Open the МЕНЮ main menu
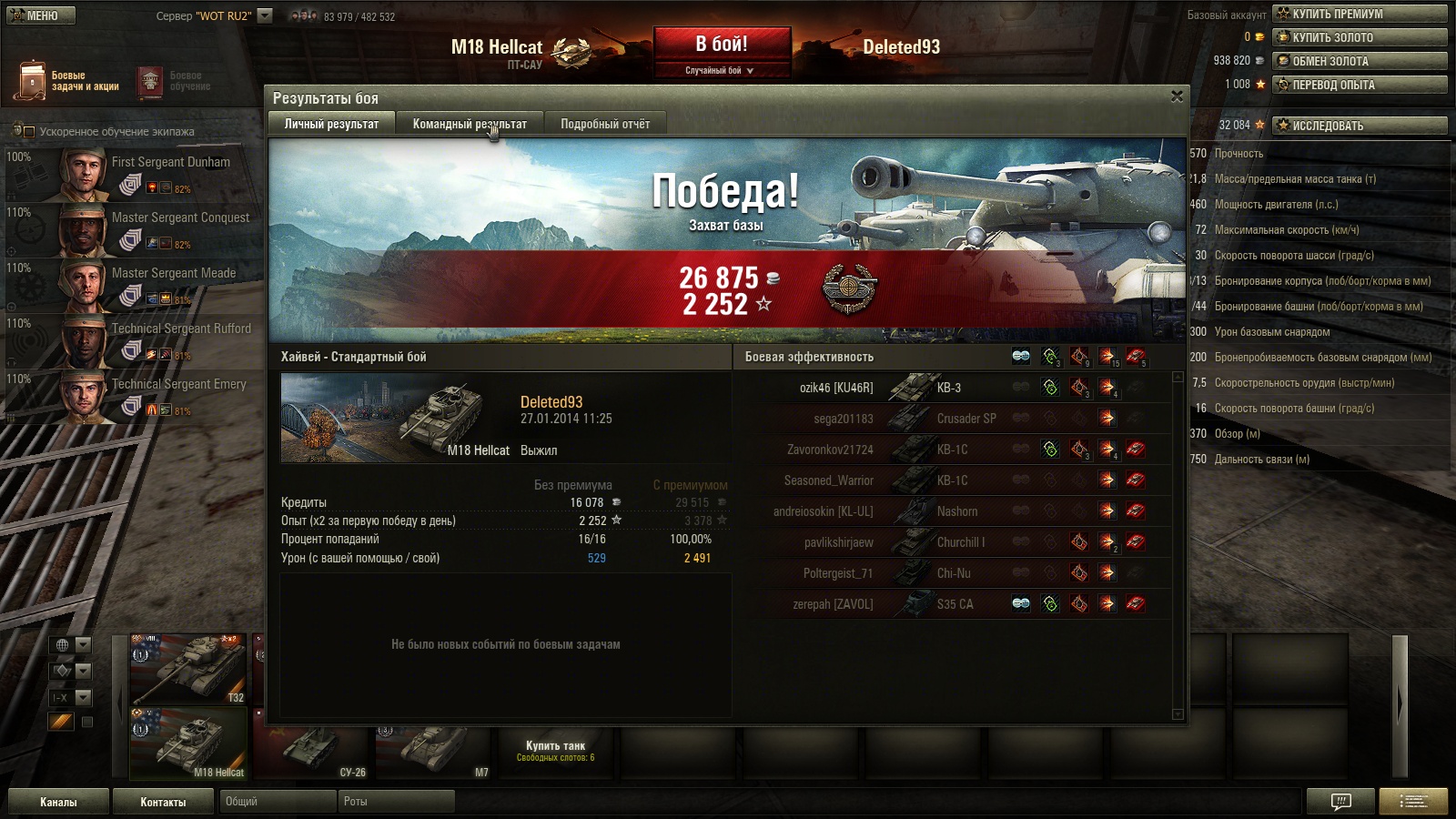 tap(41, 15)
